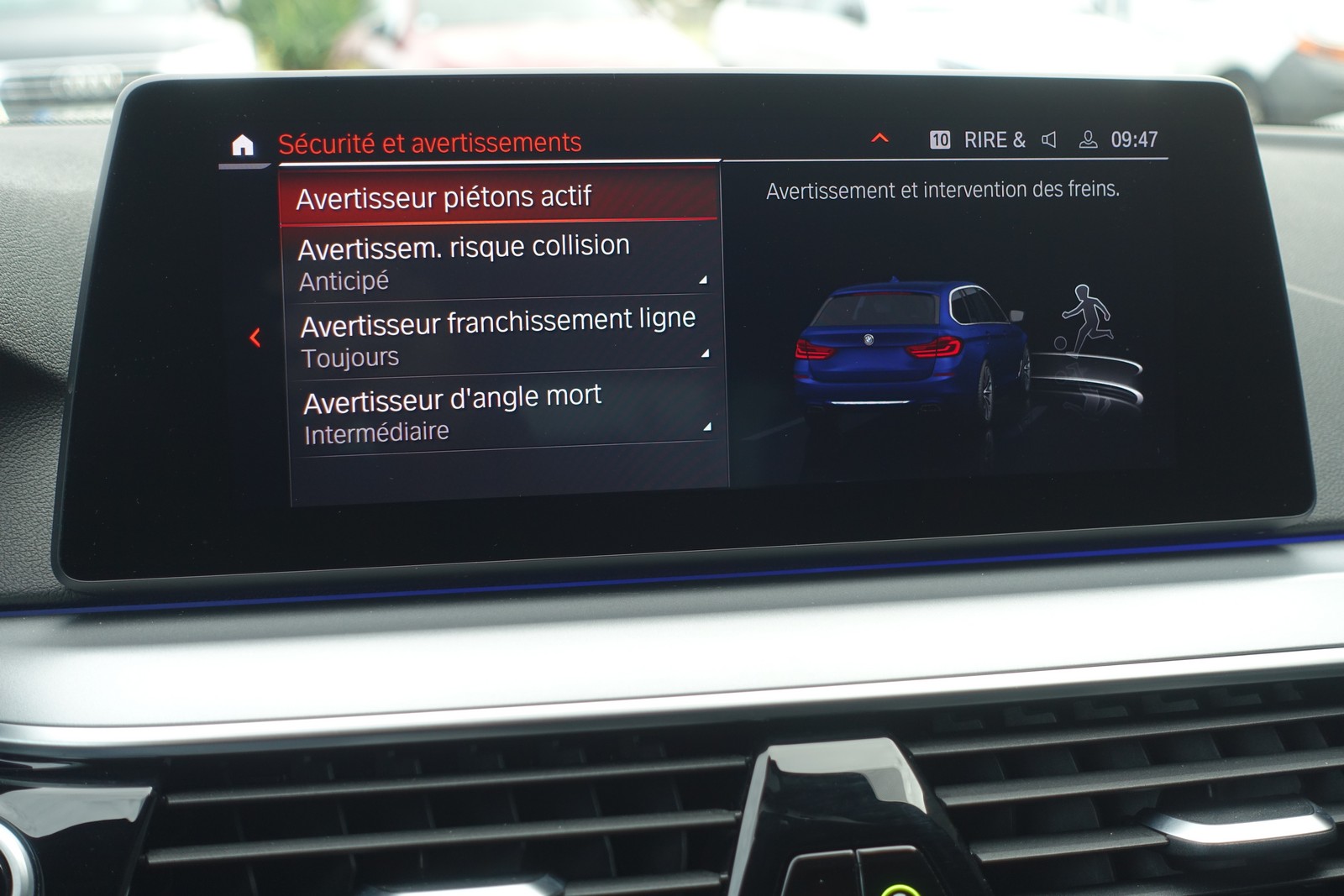Viewport: 1344px width, 896px height.
Task: Select Avertisseur piétons actif entry
Action: pos(499,197)
